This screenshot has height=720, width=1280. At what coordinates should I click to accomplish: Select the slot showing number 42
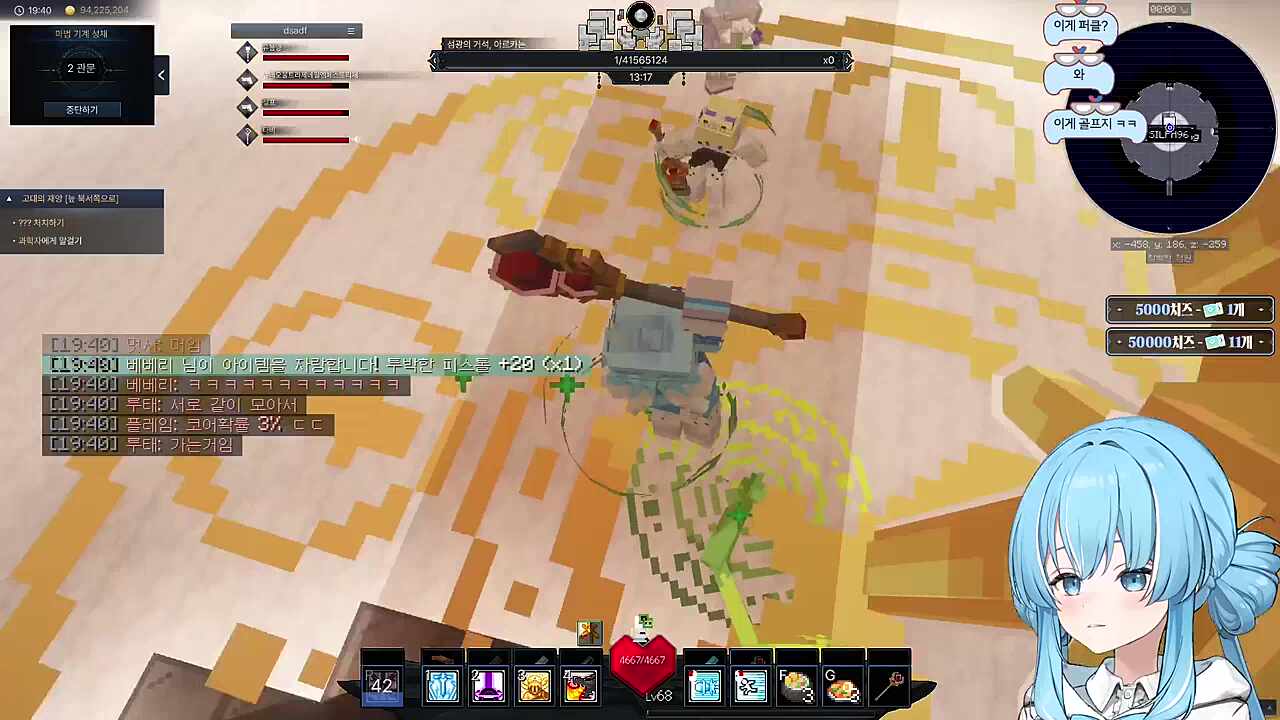click(382, 685)
